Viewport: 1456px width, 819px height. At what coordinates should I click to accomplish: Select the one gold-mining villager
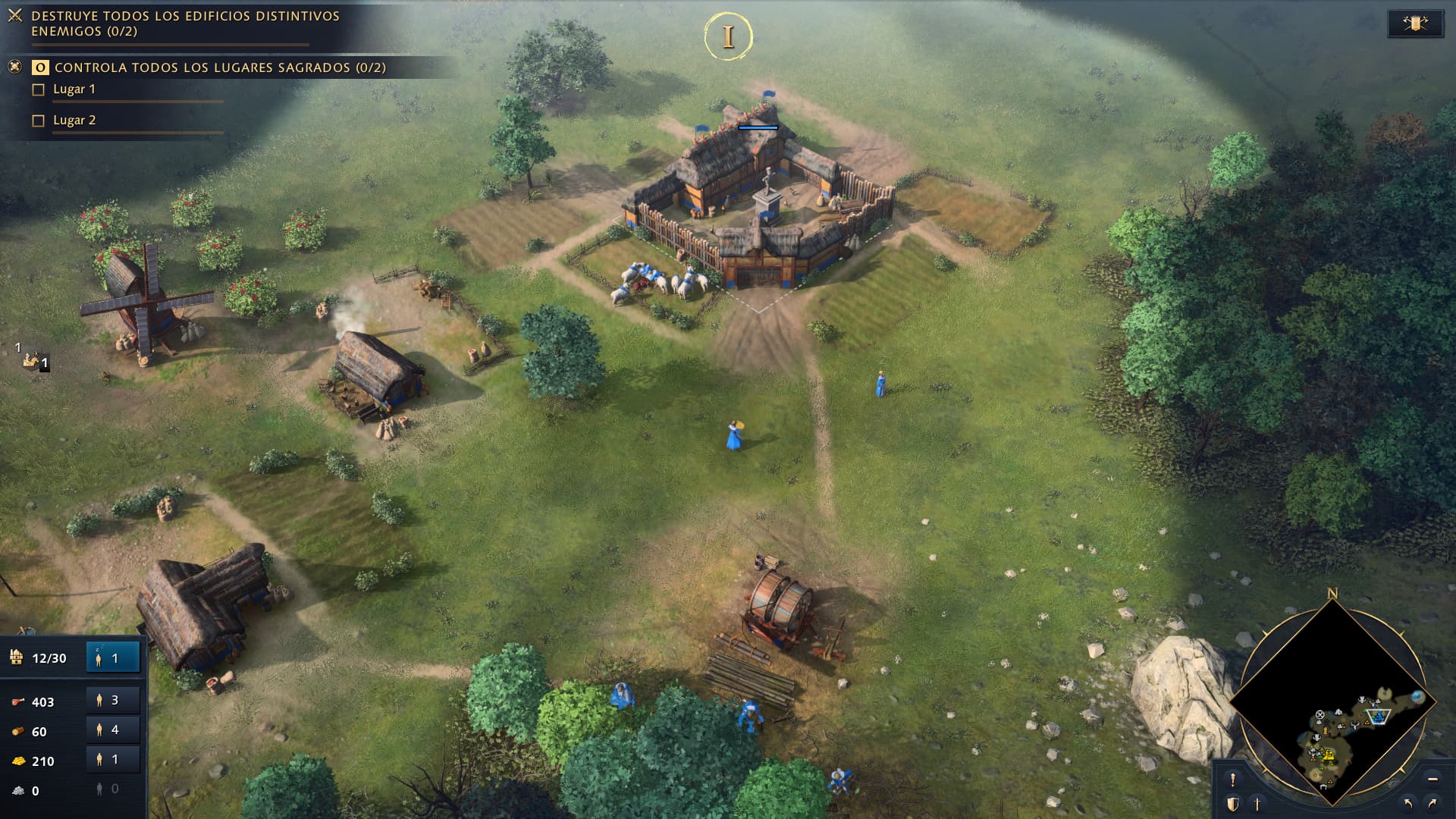pos(113,760)
